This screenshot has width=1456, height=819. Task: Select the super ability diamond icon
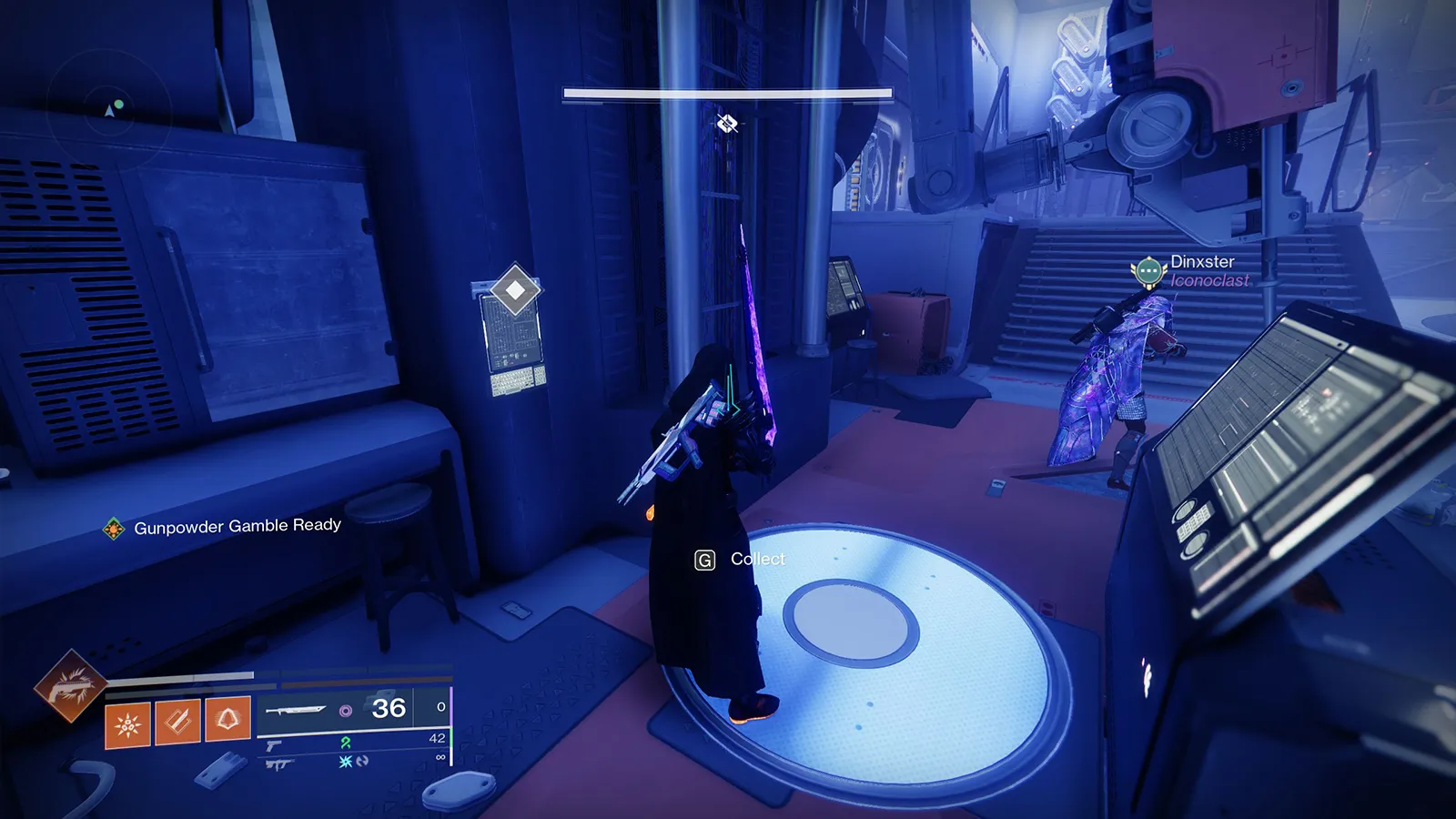(68, 685)
